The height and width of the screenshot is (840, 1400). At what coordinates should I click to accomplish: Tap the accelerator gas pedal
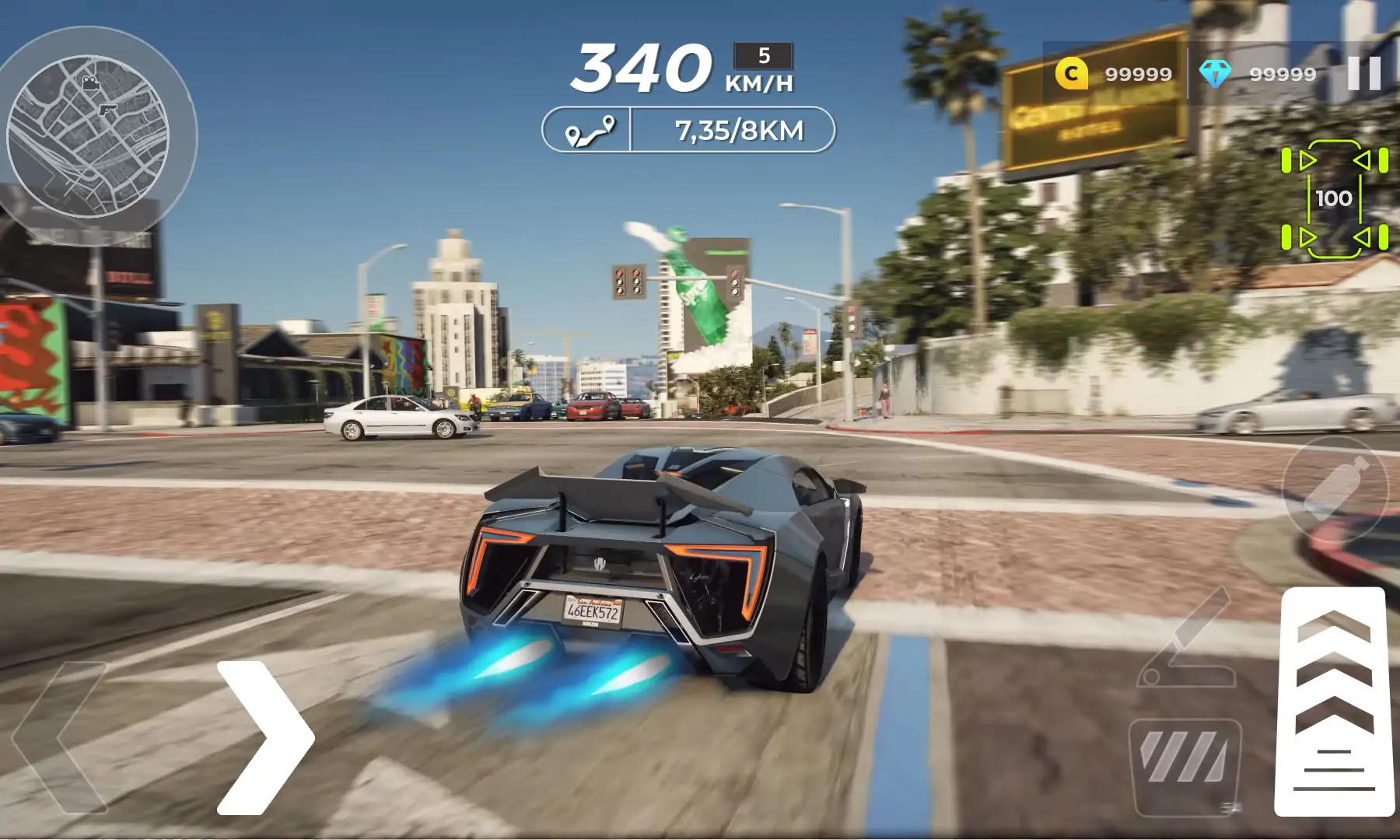1334,700
